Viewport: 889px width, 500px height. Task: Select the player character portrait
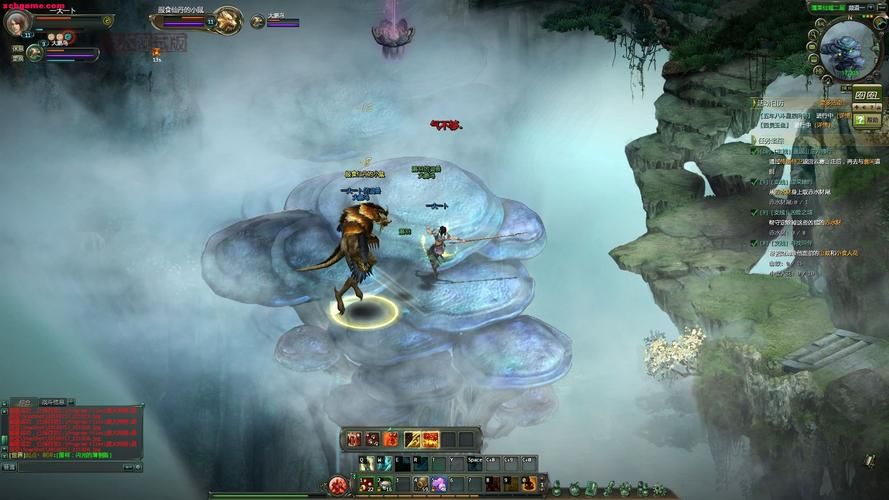(x=18, y=21)
